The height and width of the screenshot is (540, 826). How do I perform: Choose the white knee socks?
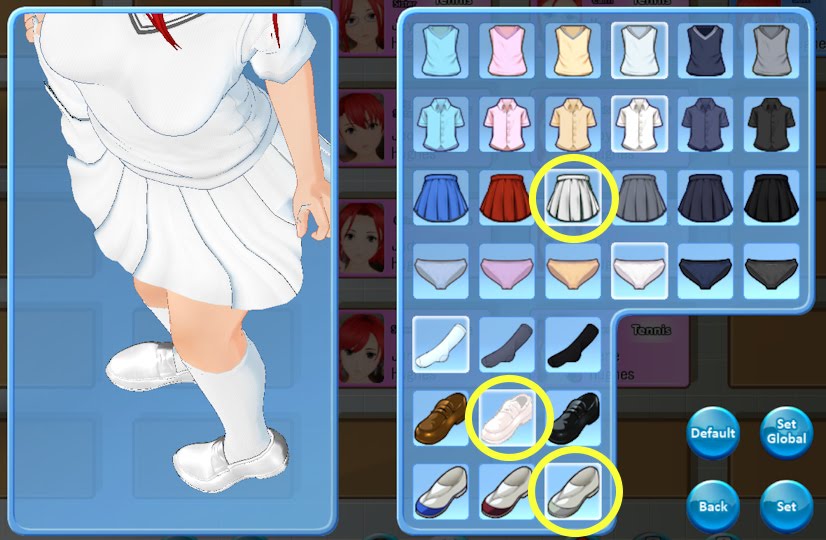coord(439,346)
